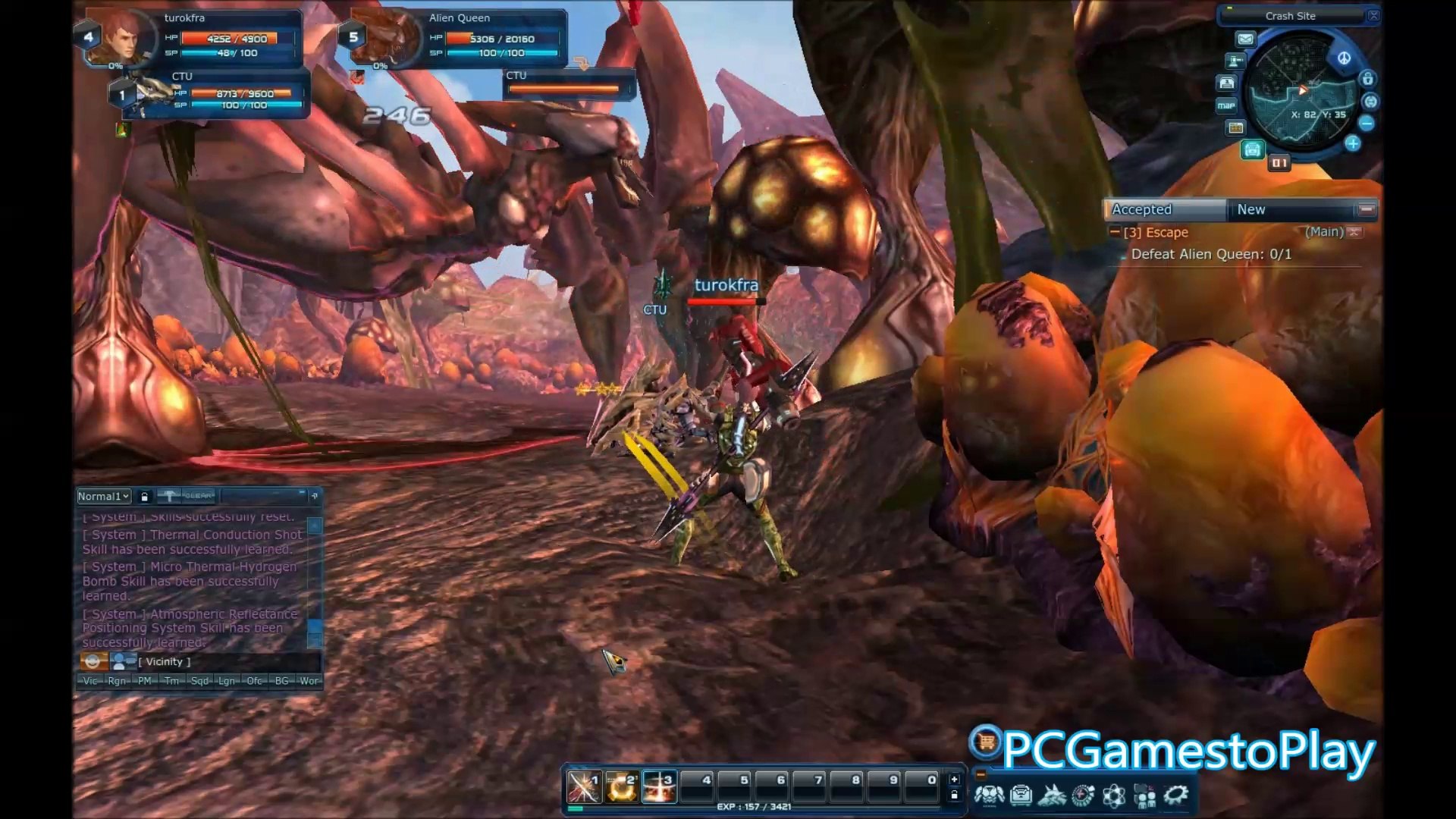Switch to the New quests tab
1456x819 pixels.
[x=1289, y=209]
